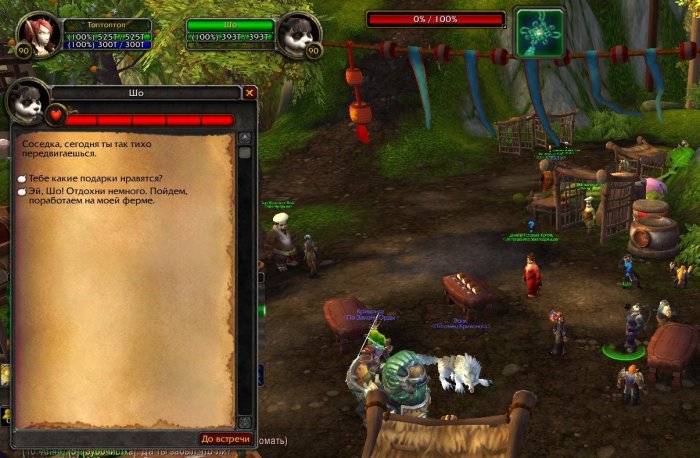This screenshot has height=458, width=700.
Task: Close the Шо dialogue window
Action: point(250,92)
